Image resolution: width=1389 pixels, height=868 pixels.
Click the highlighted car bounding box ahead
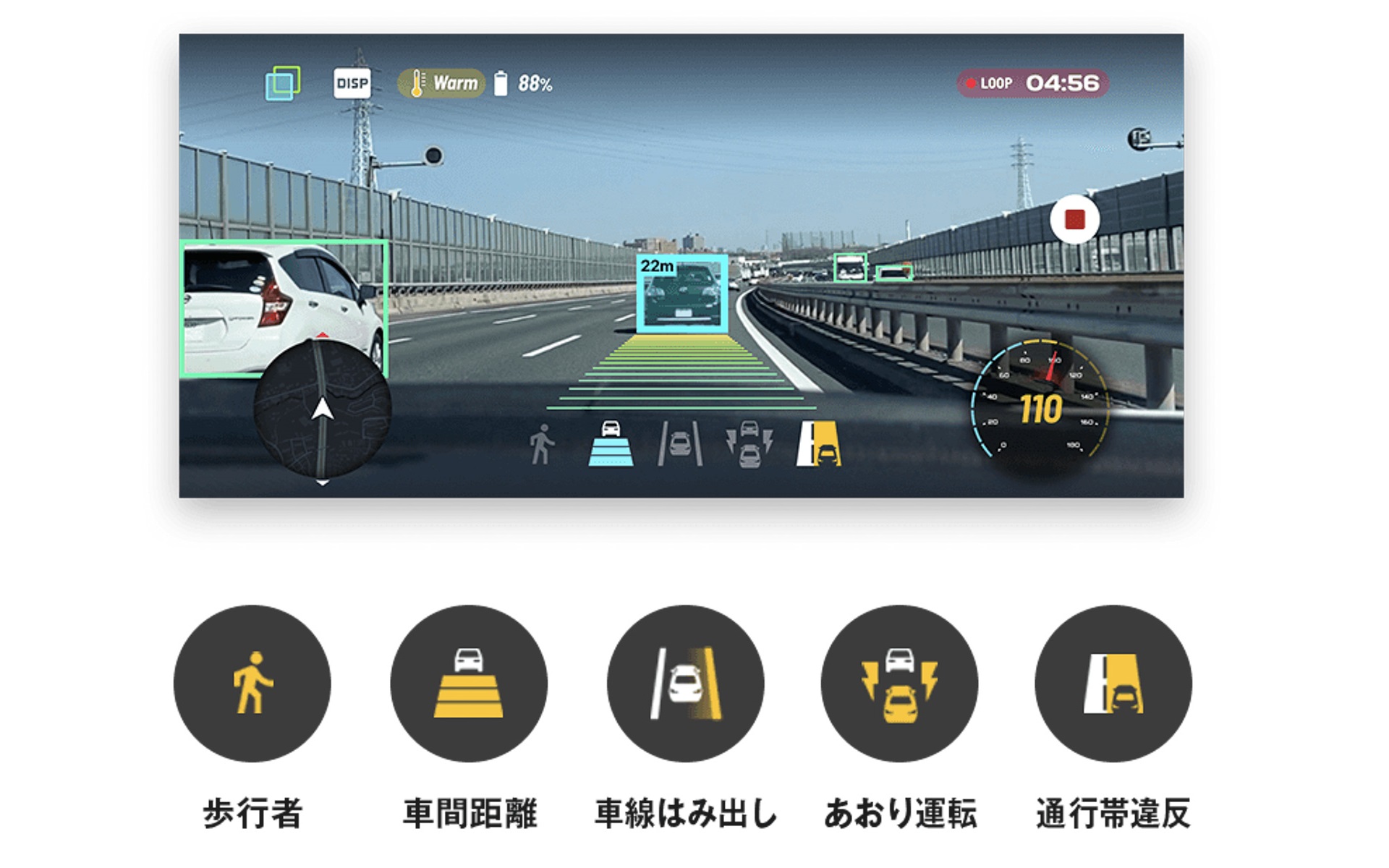click(x=680, y=297)
